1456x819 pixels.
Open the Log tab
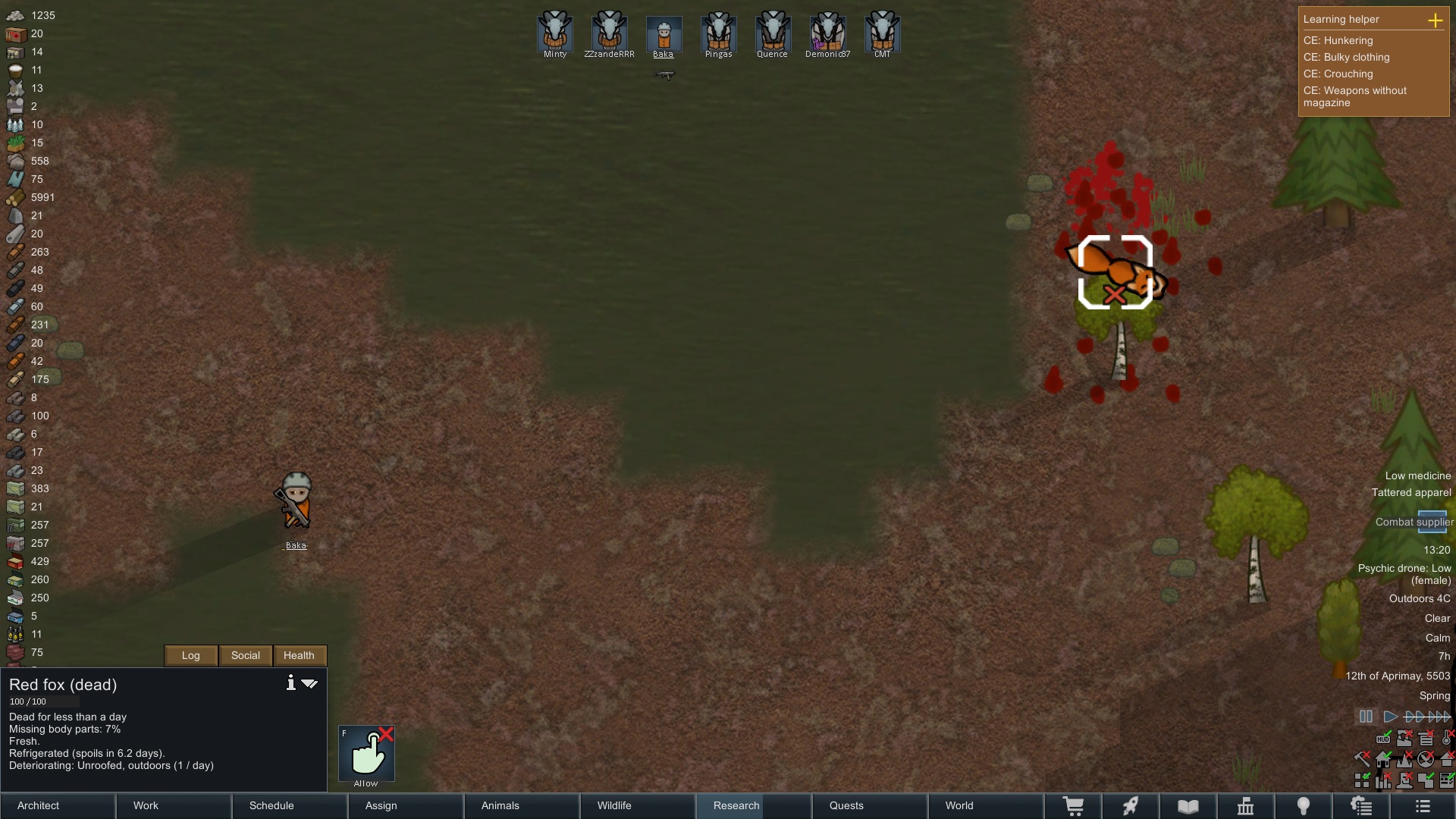coord(191,655)
